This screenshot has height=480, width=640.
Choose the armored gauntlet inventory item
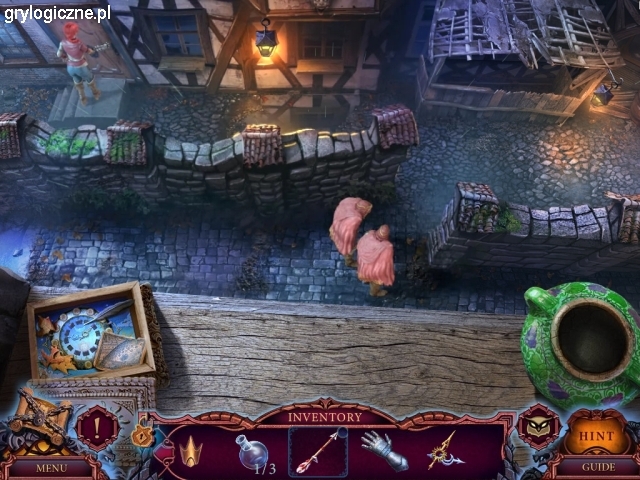coord(383,451)
